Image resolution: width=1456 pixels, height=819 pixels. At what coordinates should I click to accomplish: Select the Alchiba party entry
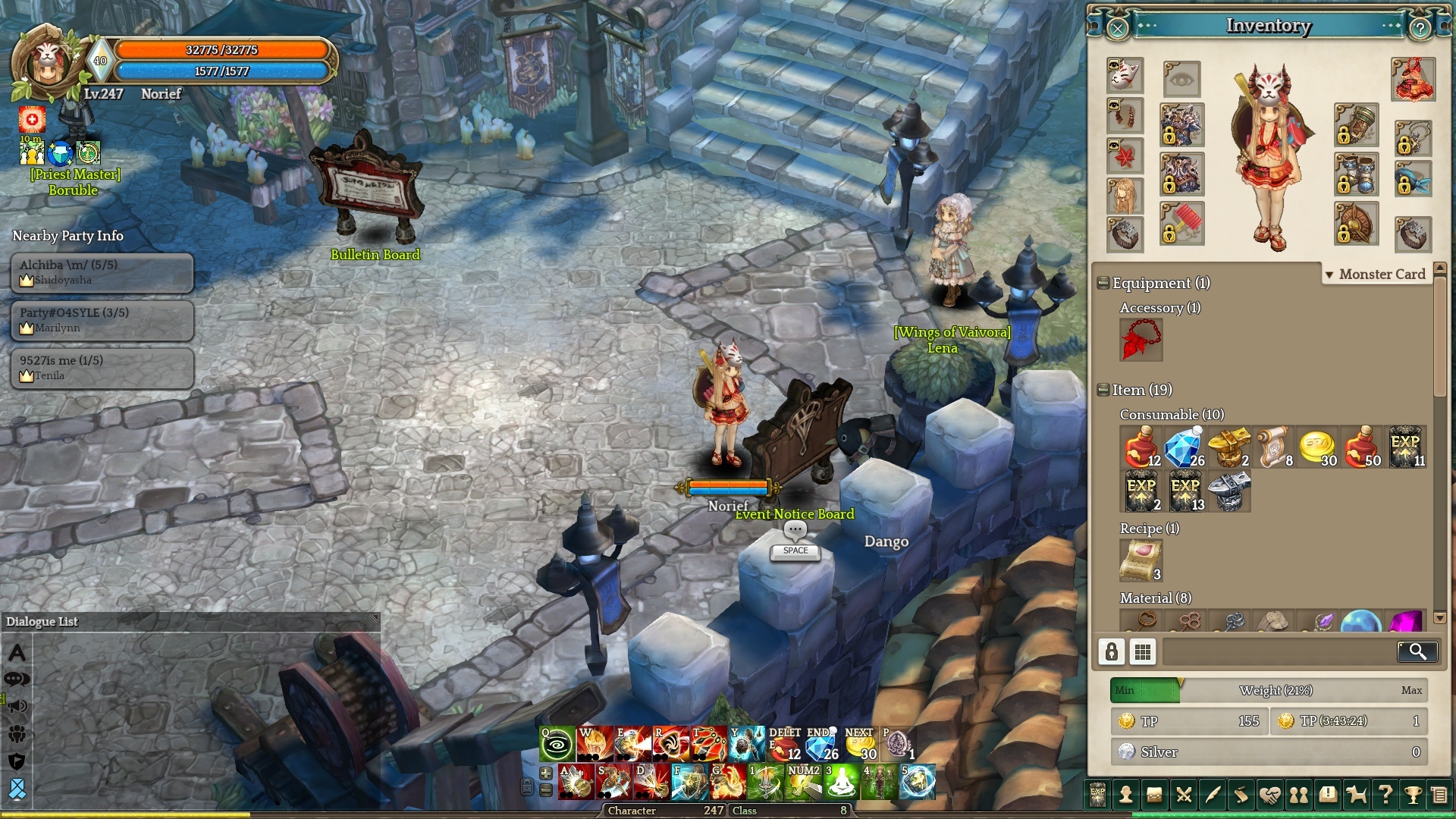pos(102,272)
